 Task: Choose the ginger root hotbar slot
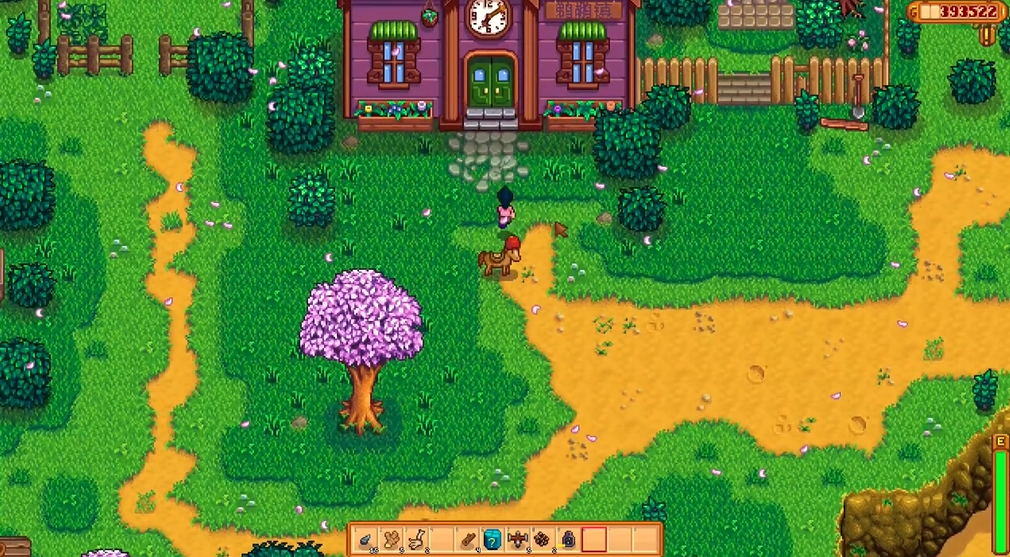392,540
